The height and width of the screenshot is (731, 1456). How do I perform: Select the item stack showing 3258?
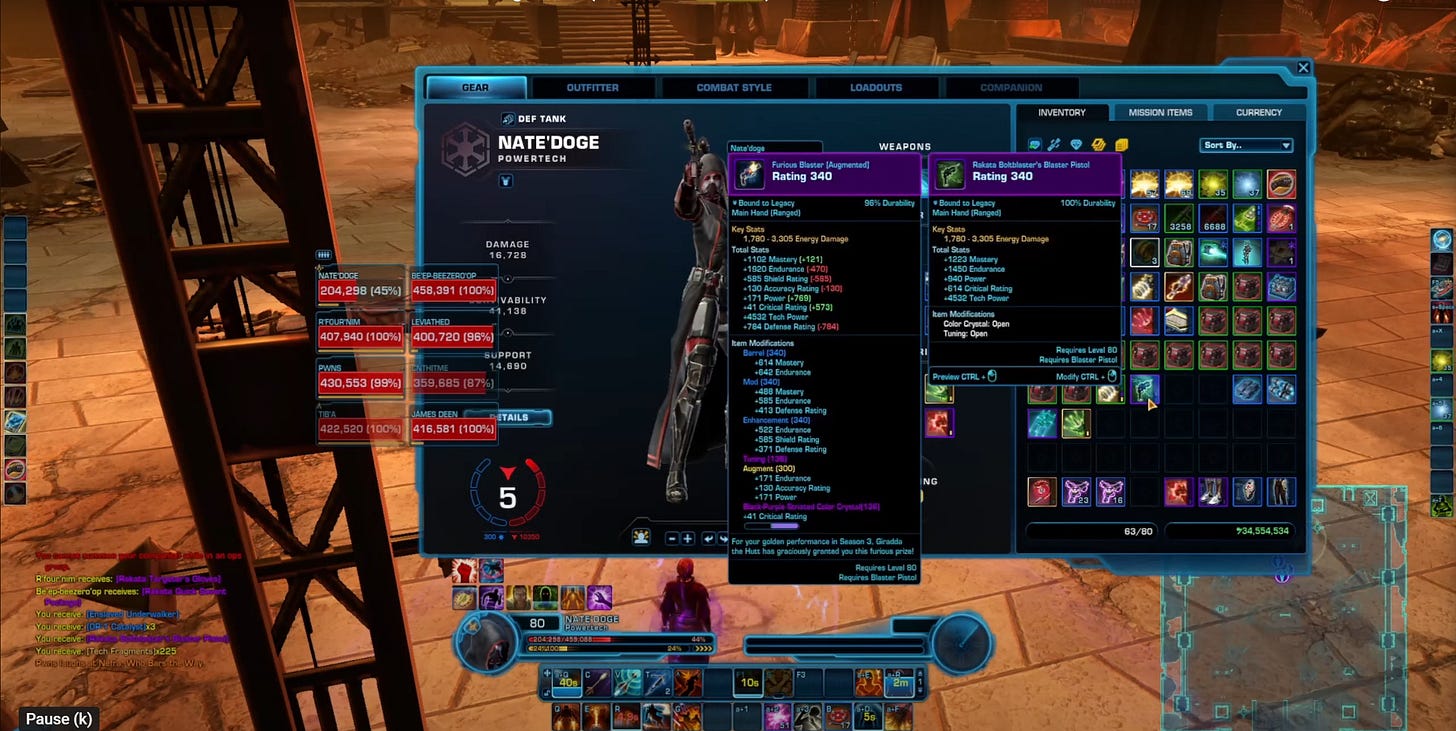coord(1180,220)
